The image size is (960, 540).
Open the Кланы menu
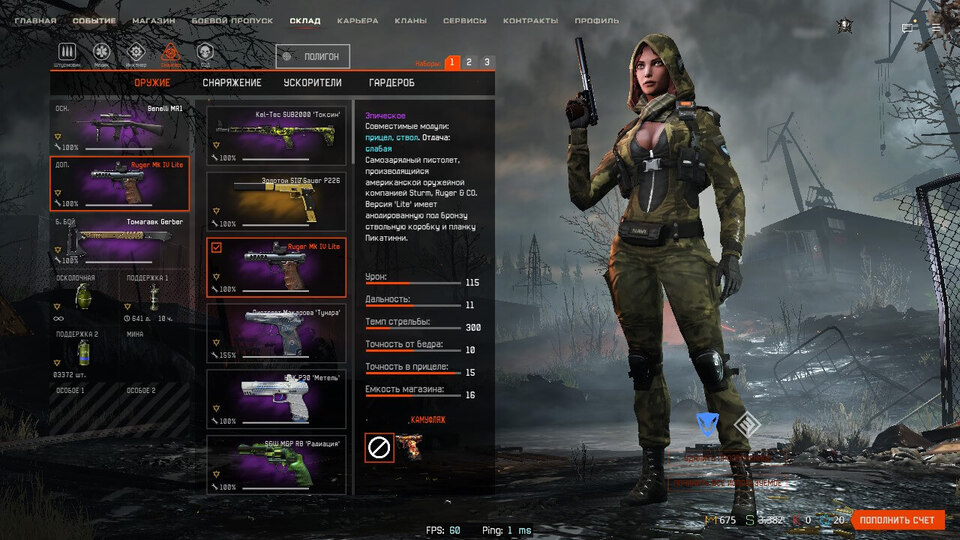click(410, 20)
